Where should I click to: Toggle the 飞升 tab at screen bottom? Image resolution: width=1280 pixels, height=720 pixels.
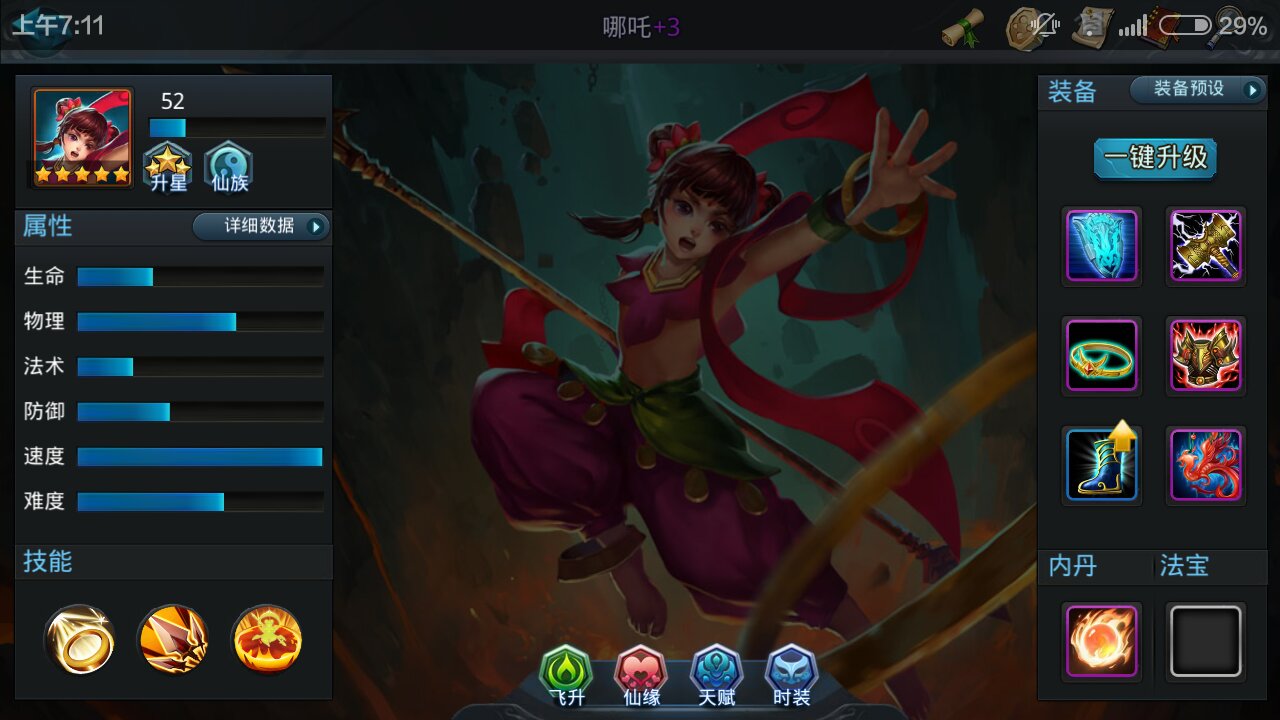pyautogui.click(x=567, y=675)
